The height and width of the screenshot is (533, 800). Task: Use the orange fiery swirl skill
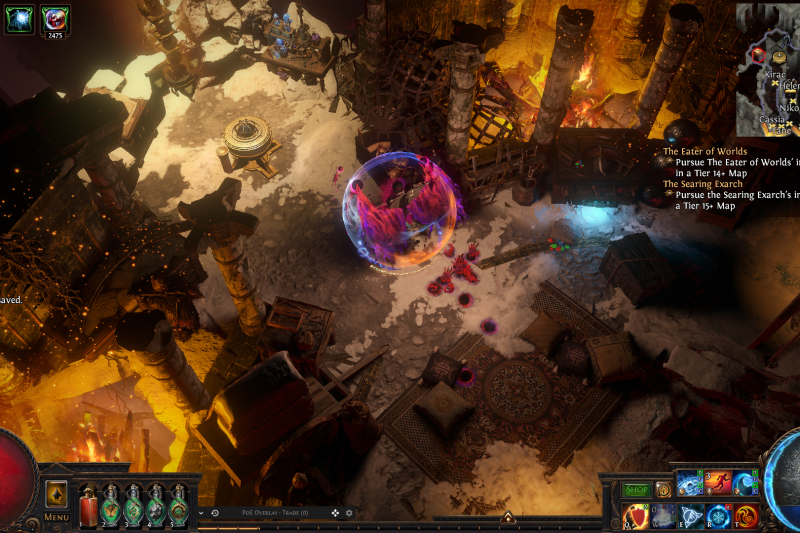pyautogui.click(x=747, y=516)
